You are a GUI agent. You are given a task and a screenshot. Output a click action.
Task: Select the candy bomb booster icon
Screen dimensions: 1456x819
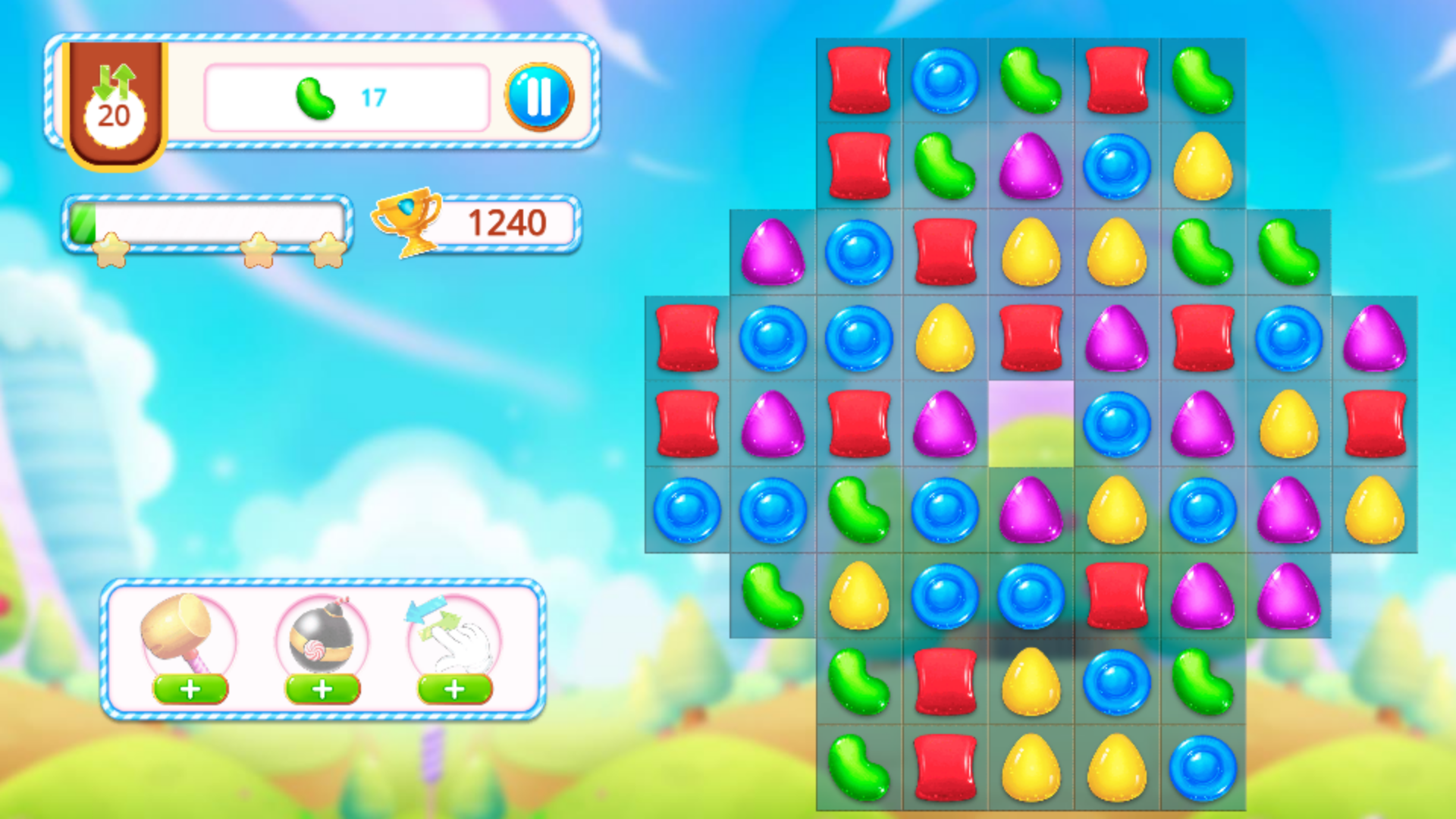click(322, 637)
